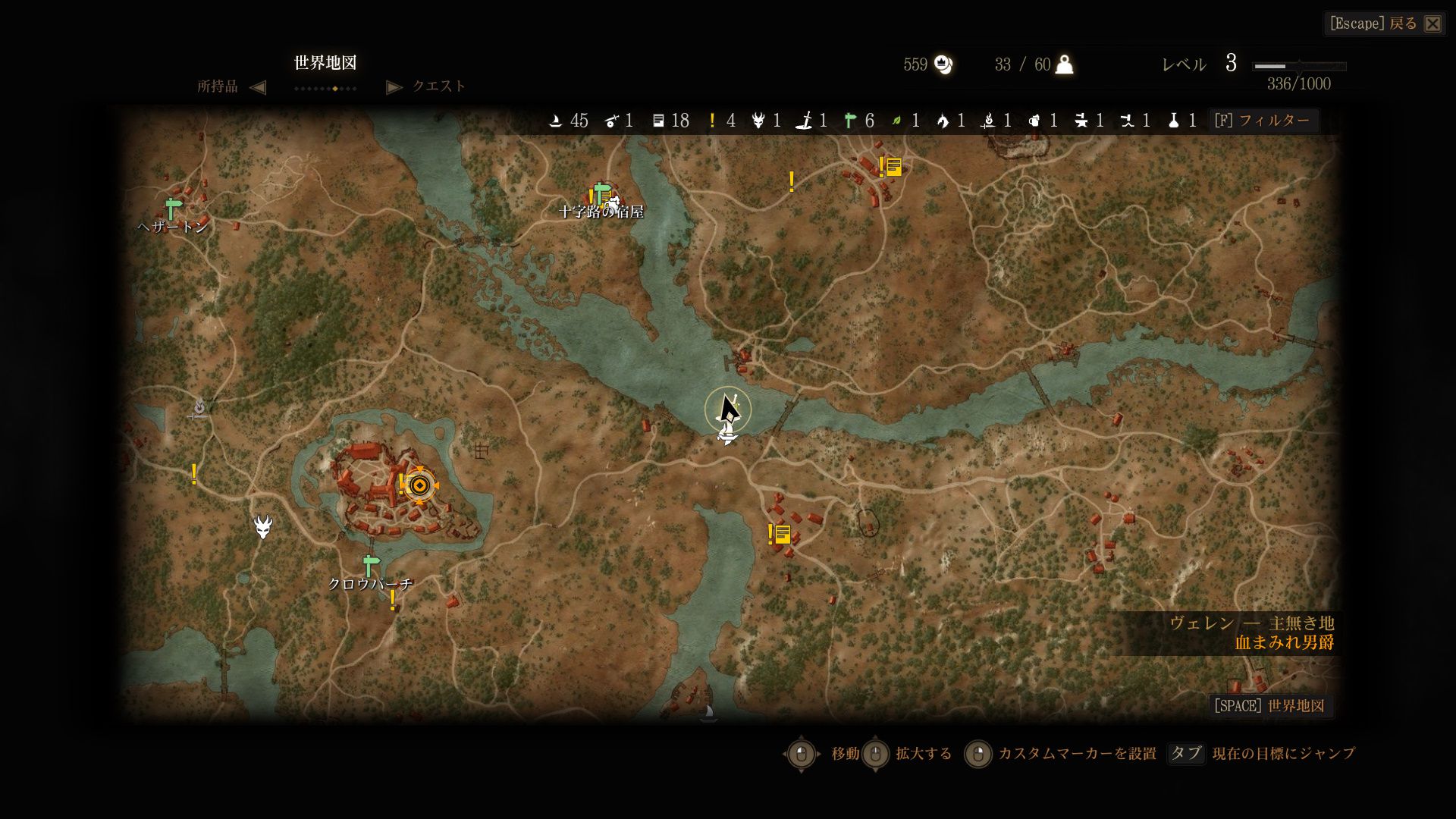Toggle the beer mug tavern filter
Viewport: 1456px width, 819px height.
pos(1034,121)
